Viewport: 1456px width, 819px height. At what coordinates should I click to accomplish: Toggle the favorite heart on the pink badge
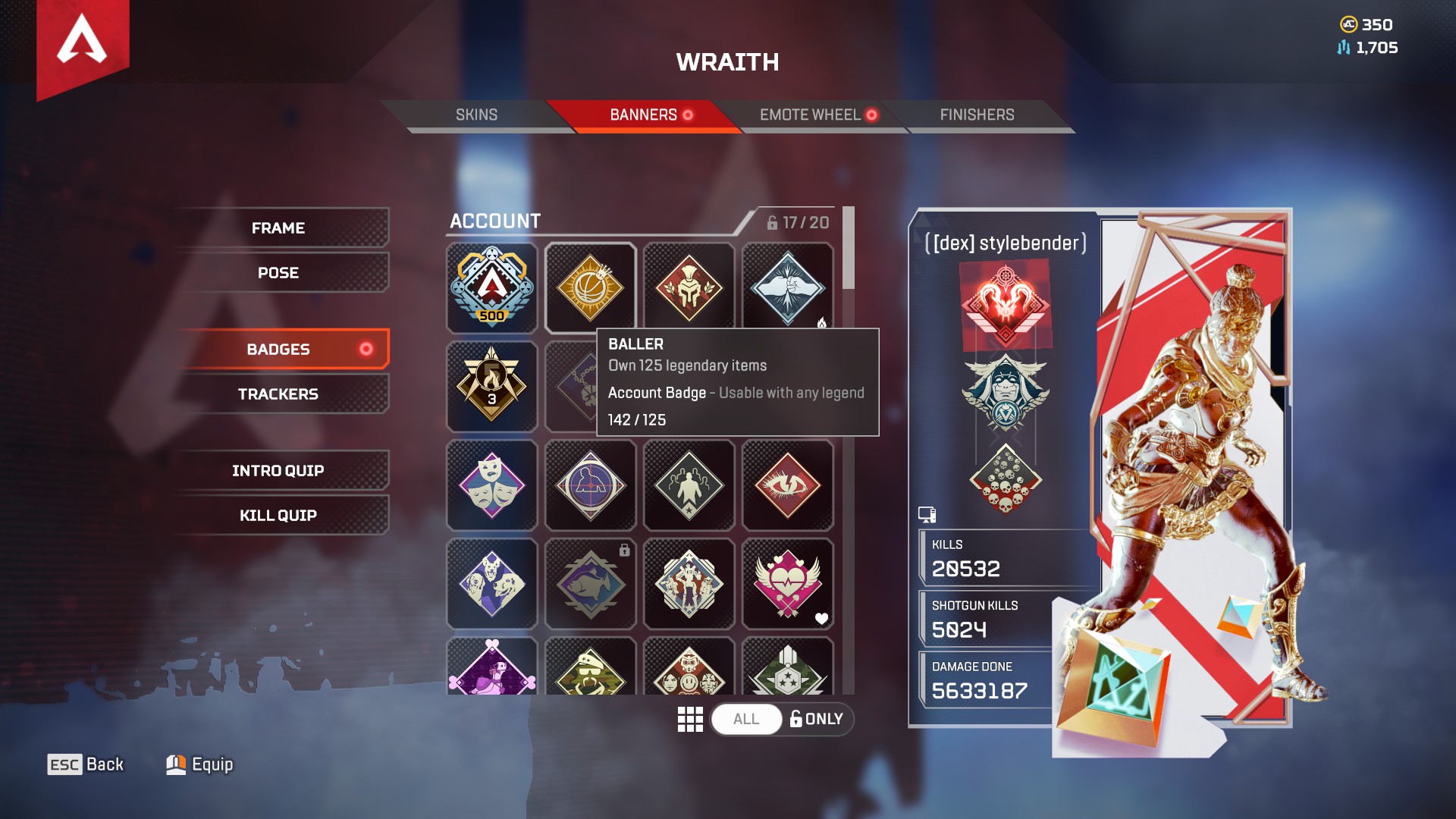pyautogui.click(x=821, y=620)
